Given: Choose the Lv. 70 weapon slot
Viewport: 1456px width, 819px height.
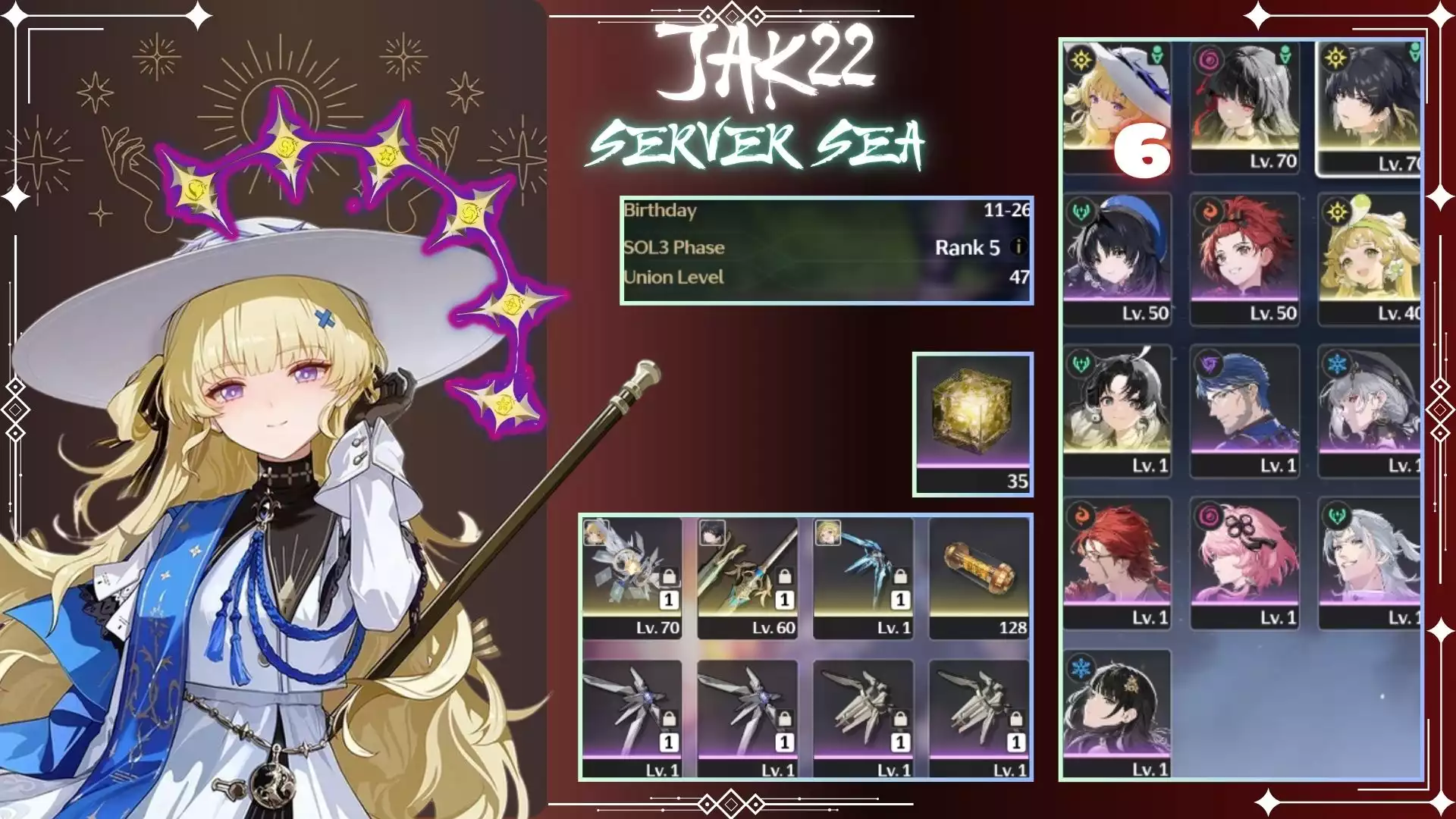Looking at the screenshot, I should point(632,578).
